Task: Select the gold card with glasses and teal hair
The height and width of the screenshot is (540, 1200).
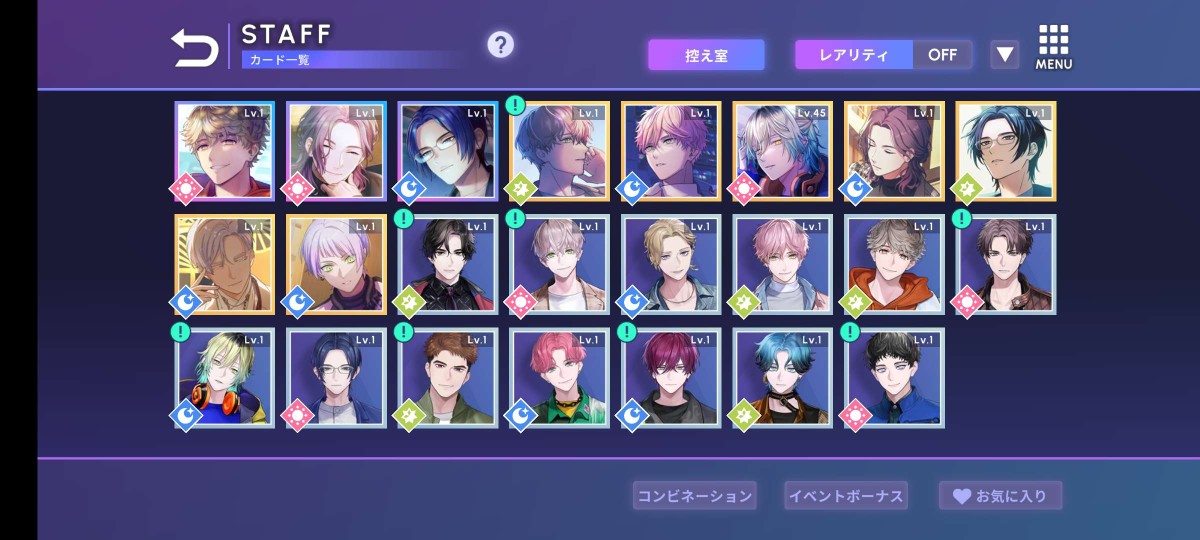Action: [1006, 151]
